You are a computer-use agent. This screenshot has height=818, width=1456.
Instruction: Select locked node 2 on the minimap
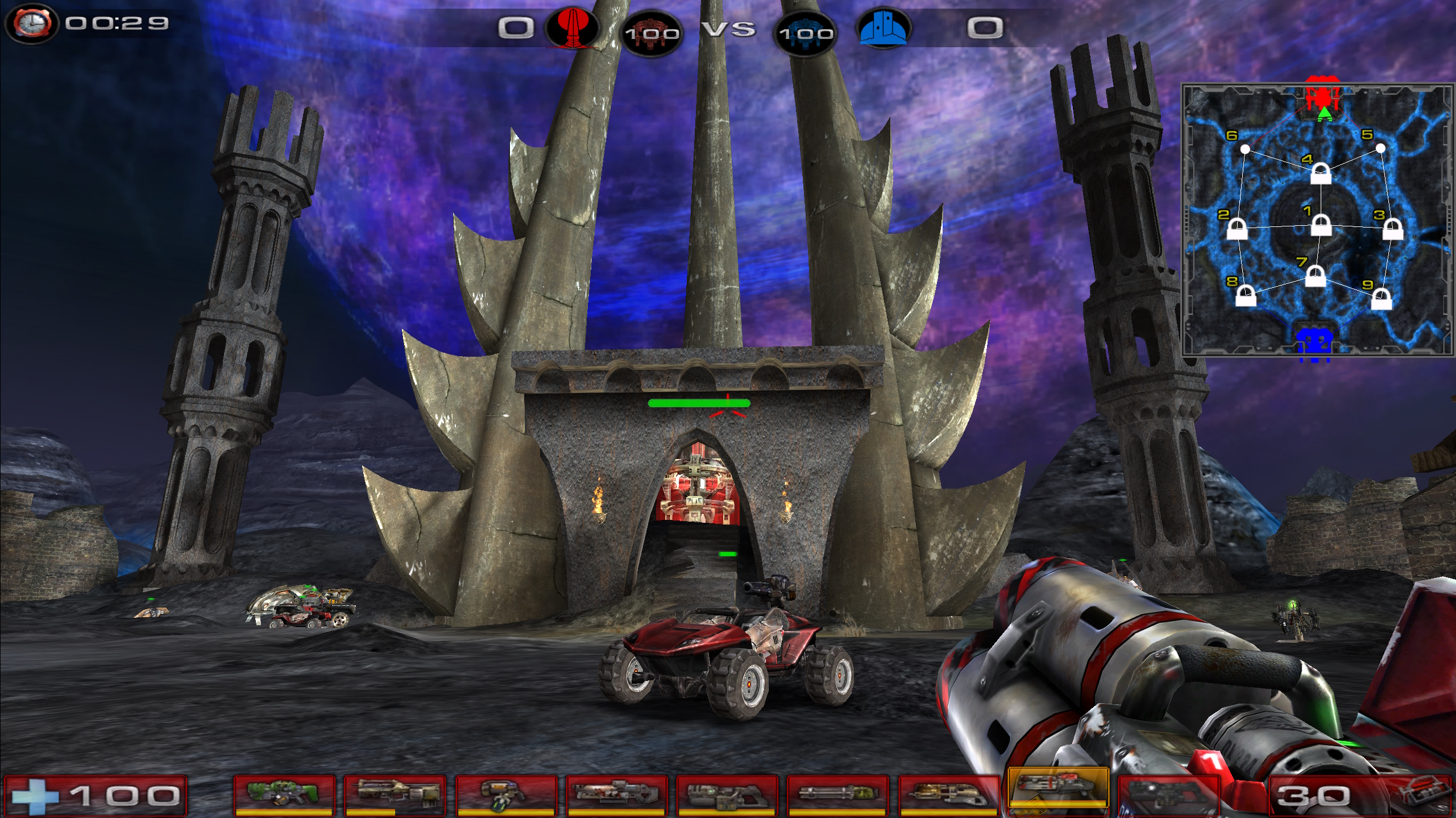click(1237, 230)
